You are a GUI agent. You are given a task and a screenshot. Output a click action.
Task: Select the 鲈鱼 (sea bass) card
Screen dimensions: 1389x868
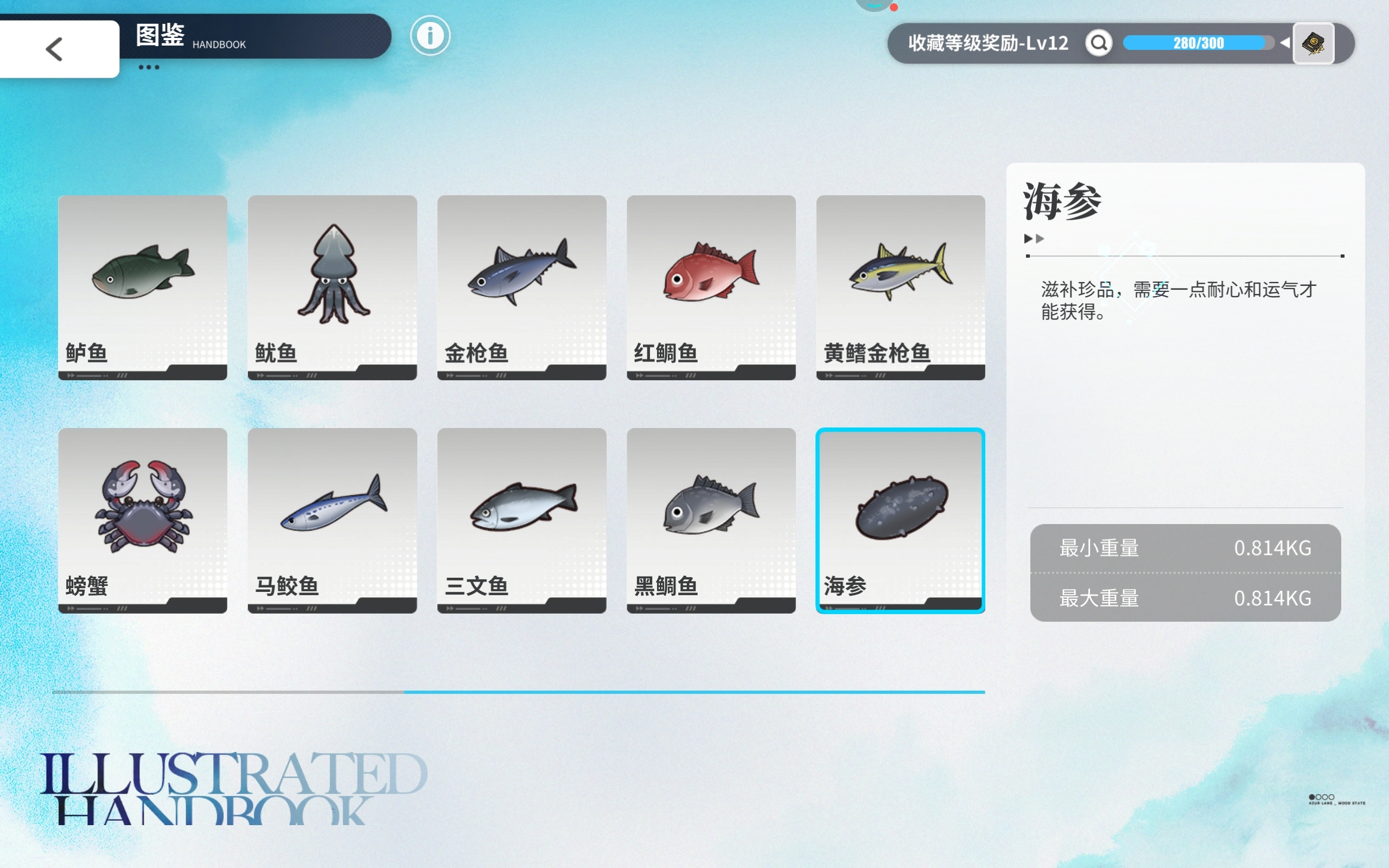142,287
